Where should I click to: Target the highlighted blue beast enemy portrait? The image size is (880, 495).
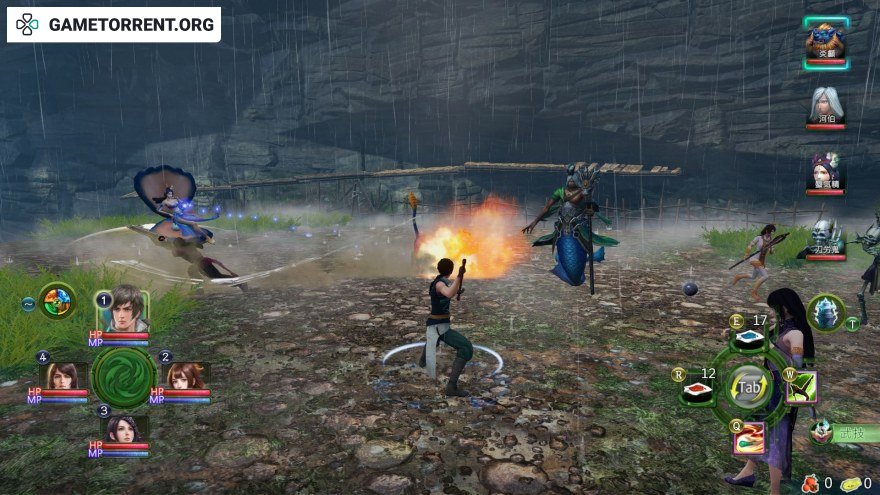[825, 41]
